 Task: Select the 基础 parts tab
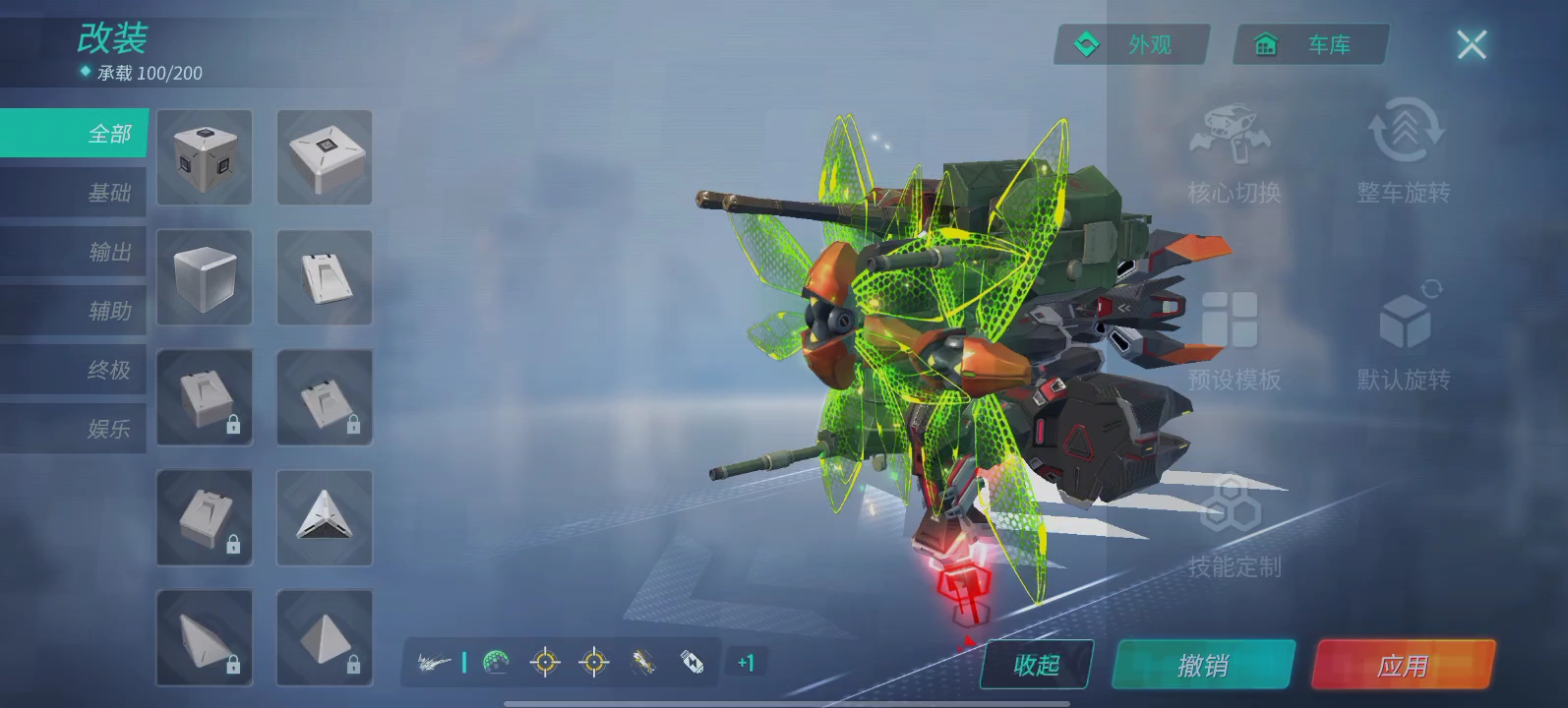point(75,193)
